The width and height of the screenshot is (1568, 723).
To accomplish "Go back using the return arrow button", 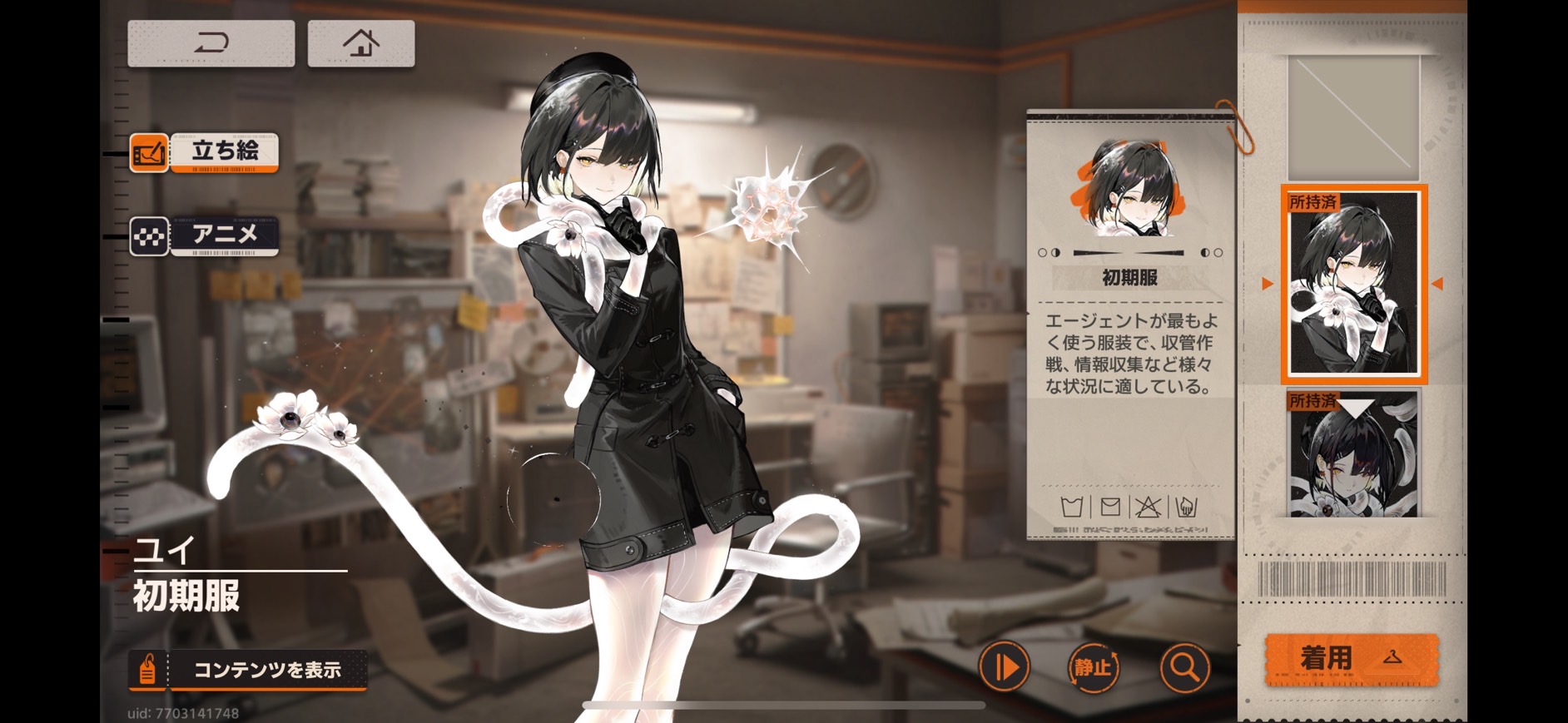I will (x=211, y=43).
